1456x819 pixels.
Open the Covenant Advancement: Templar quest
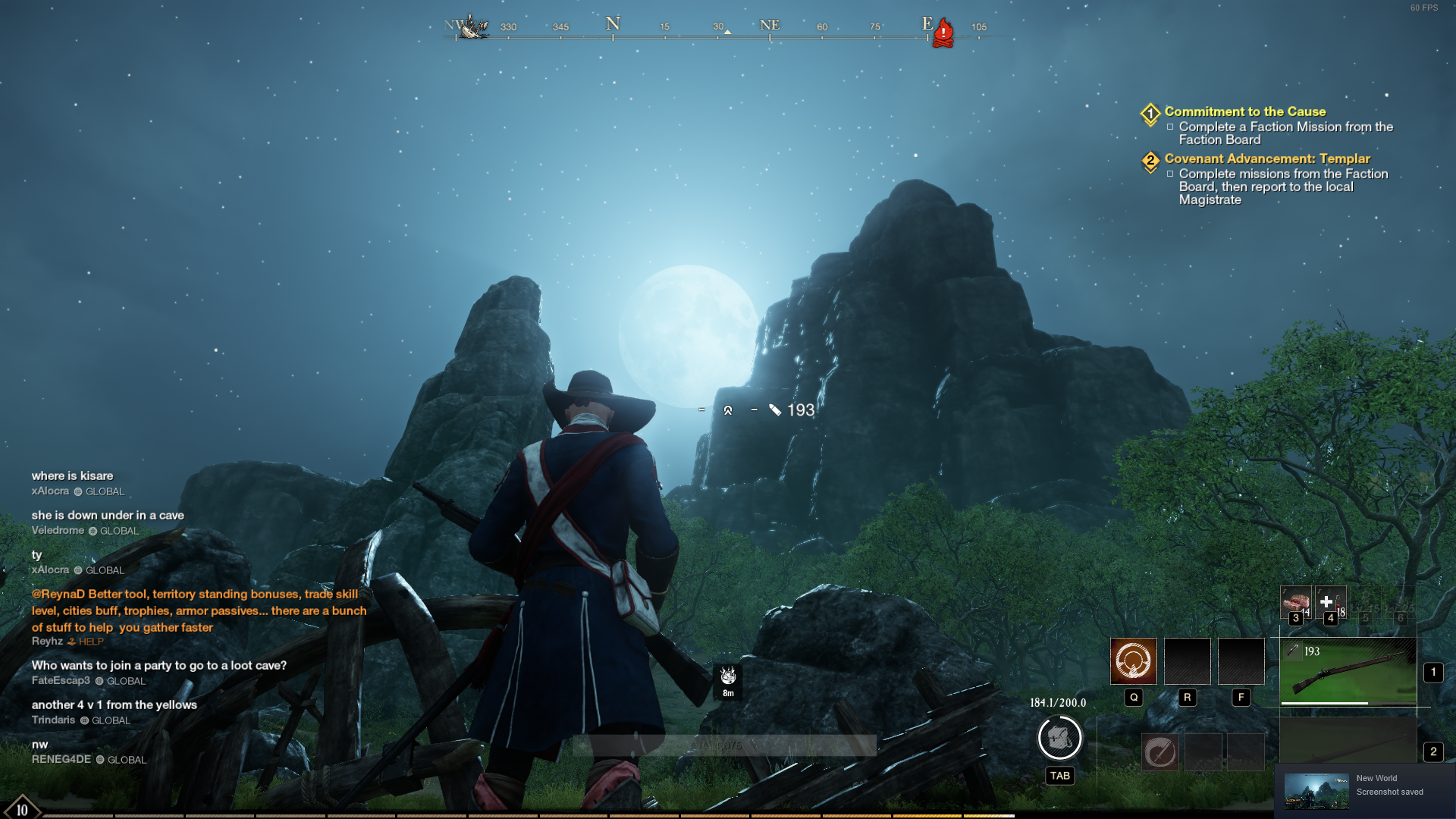tap(1266, 158)
